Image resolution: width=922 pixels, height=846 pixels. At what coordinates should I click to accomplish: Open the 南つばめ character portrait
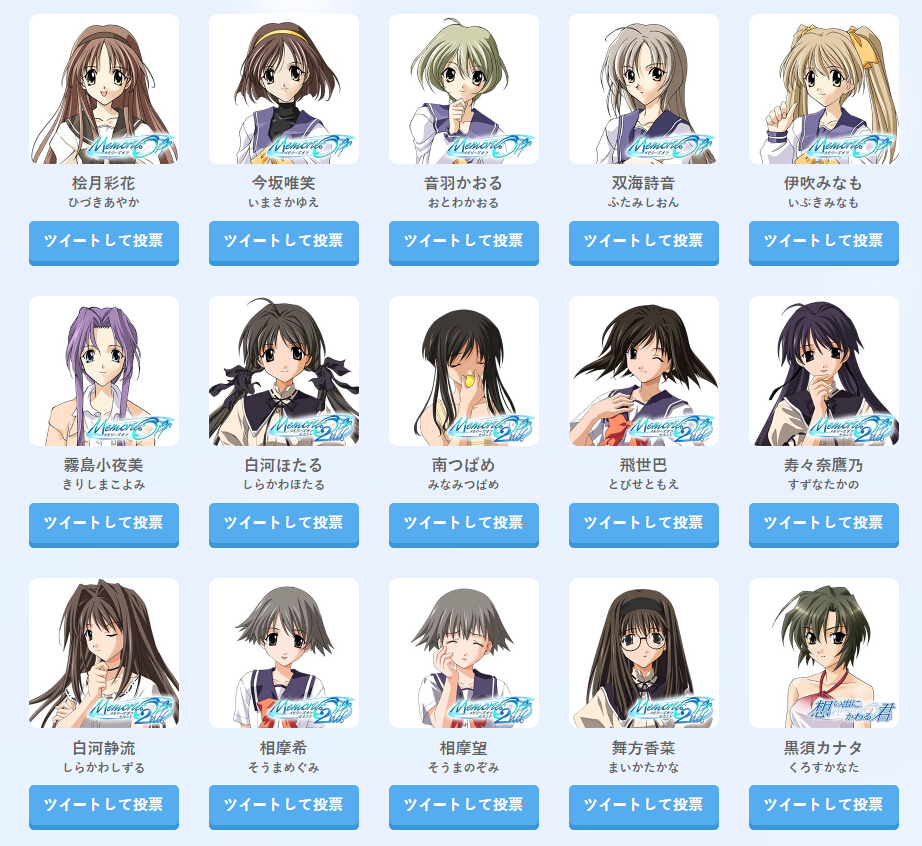[x=464, y=371]
